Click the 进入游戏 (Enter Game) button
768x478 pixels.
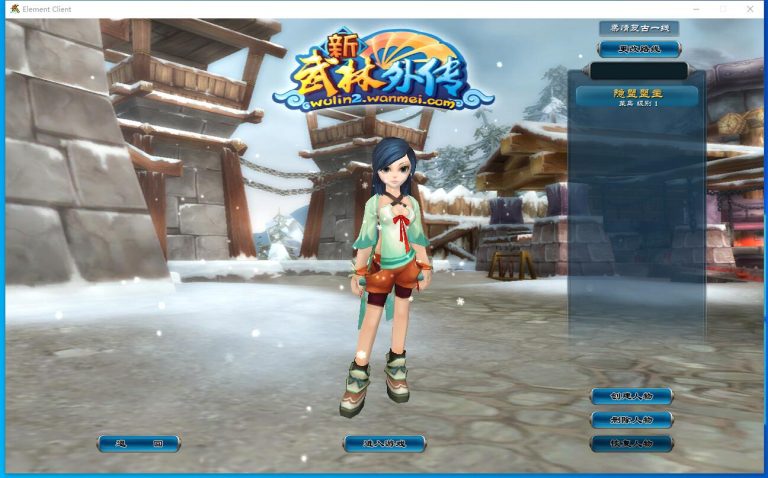pos(384,443)
